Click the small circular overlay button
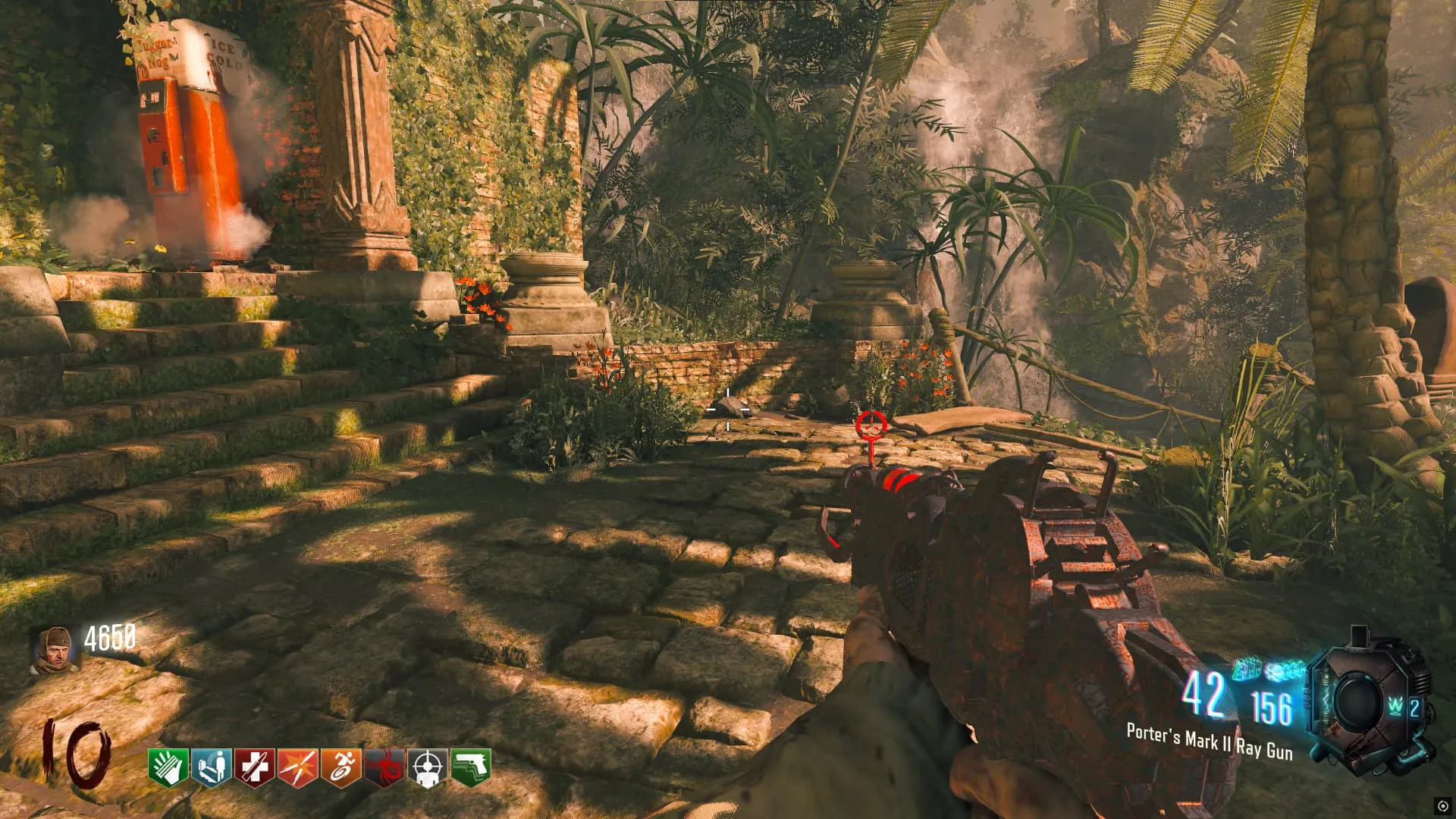Screen dimensions: 1456x819 pos(1442,805)
